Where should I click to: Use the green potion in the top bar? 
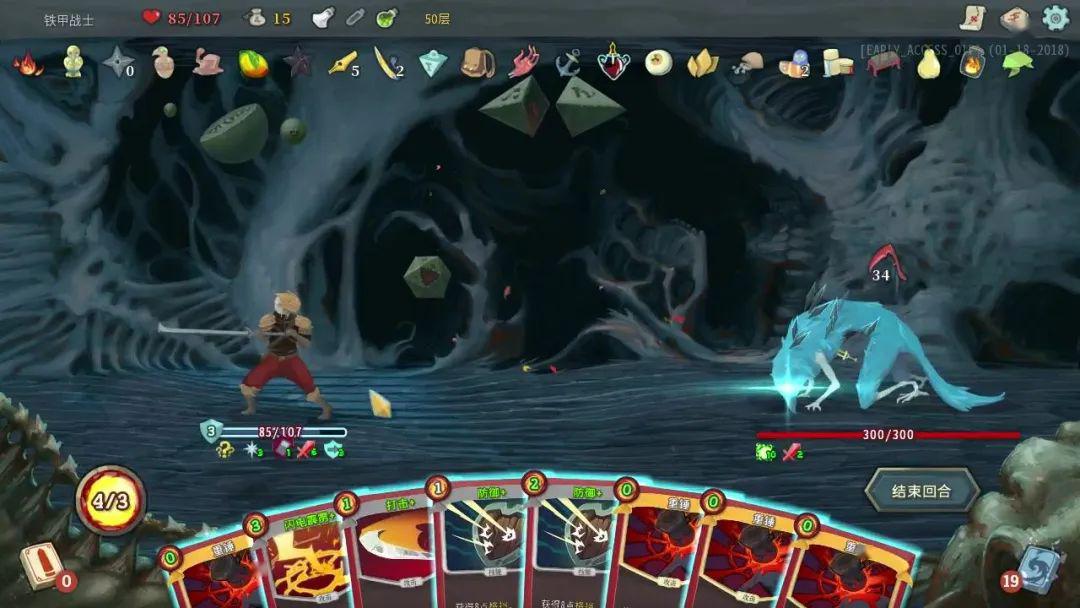[x=387, y=18]
